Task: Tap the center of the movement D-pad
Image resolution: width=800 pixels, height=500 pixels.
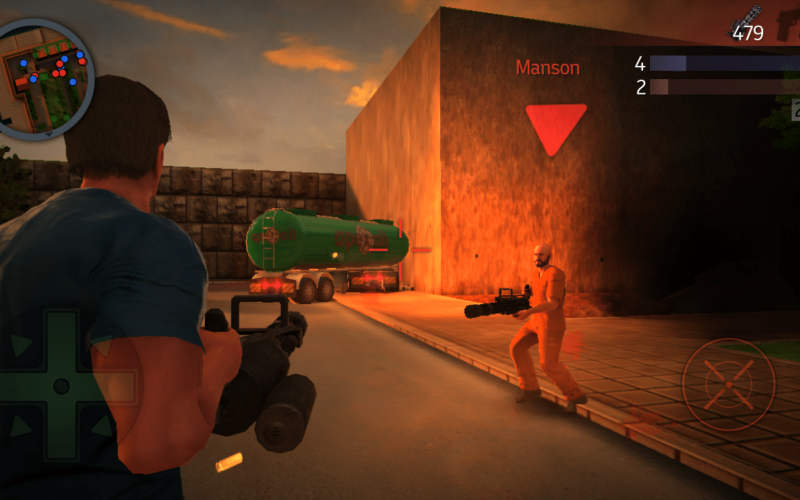Action: (x=61, y=386)
